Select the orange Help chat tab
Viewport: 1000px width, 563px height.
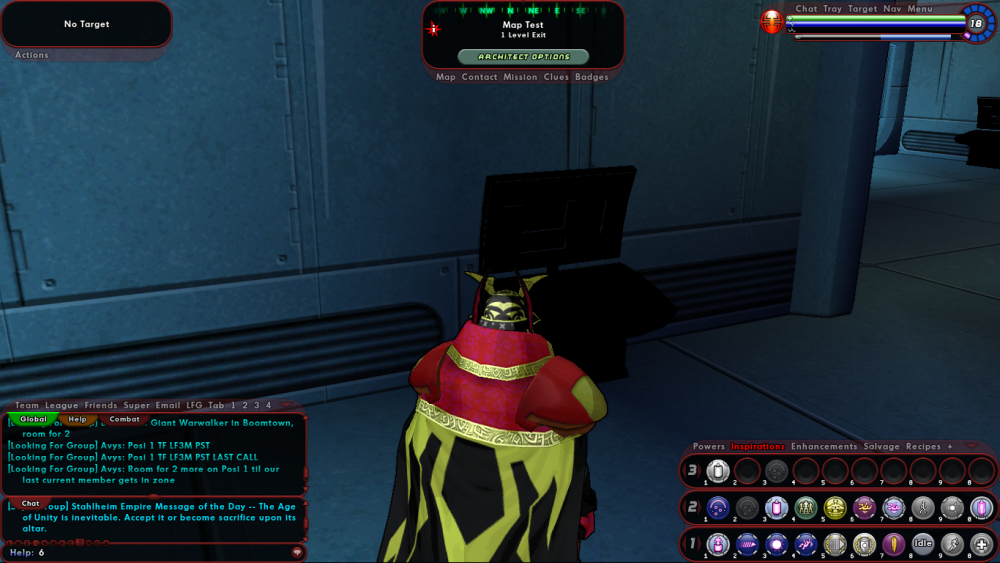(x=77, y=419)
